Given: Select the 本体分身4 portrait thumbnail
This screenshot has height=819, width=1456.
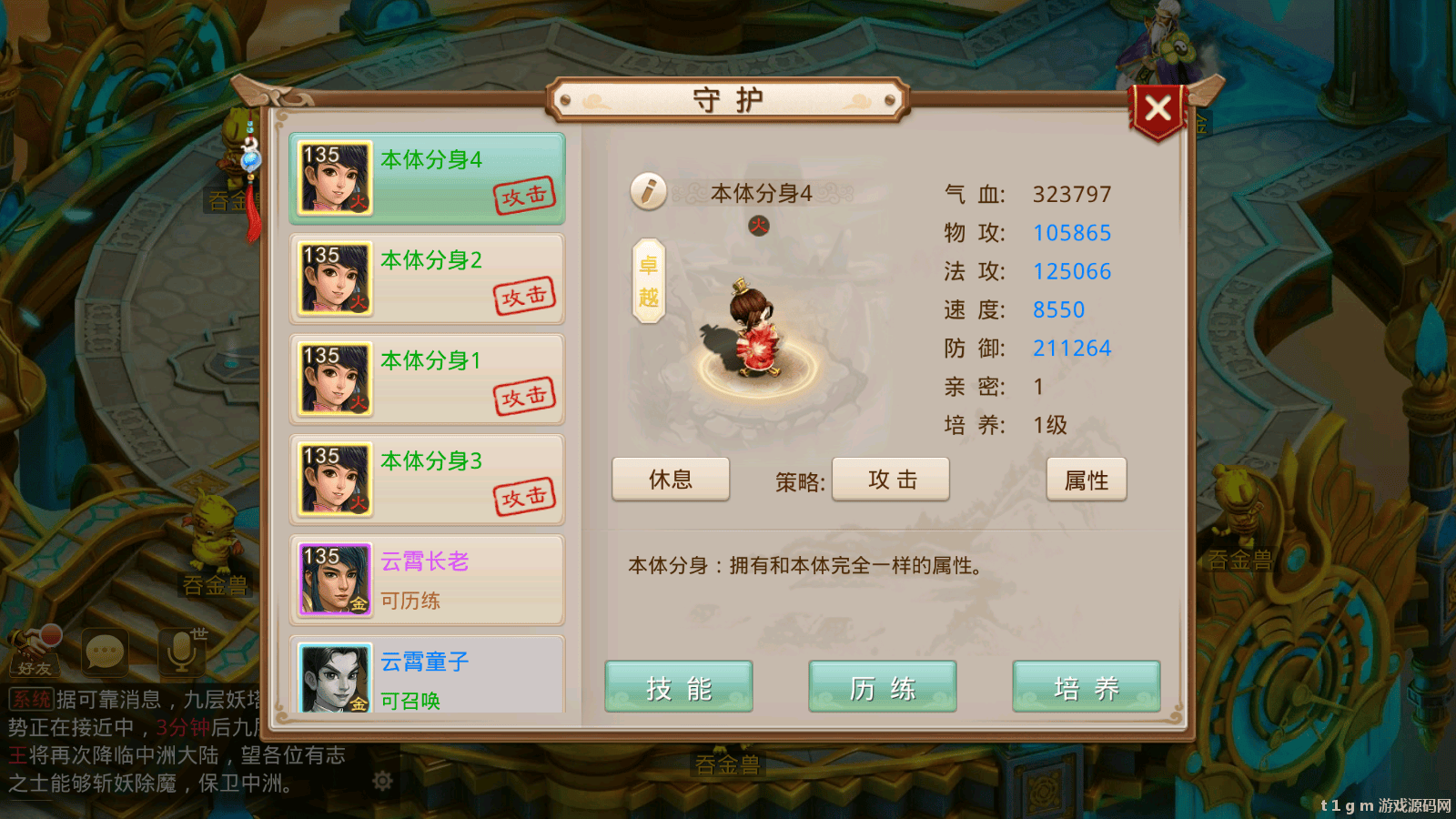Looking at the screenshot, I should pos(333,177).
